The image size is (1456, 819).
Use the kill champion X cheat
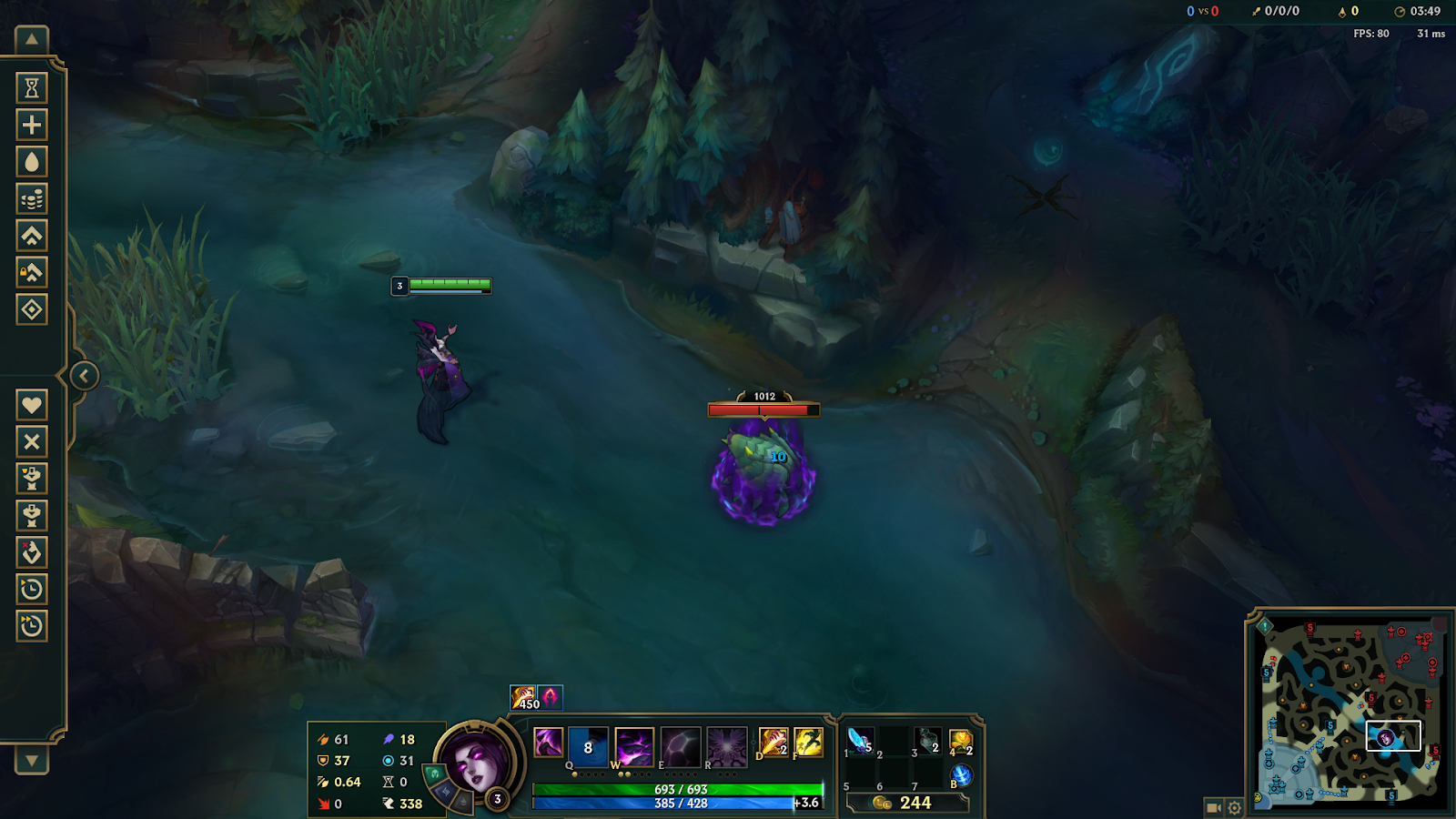pos(32,441)
